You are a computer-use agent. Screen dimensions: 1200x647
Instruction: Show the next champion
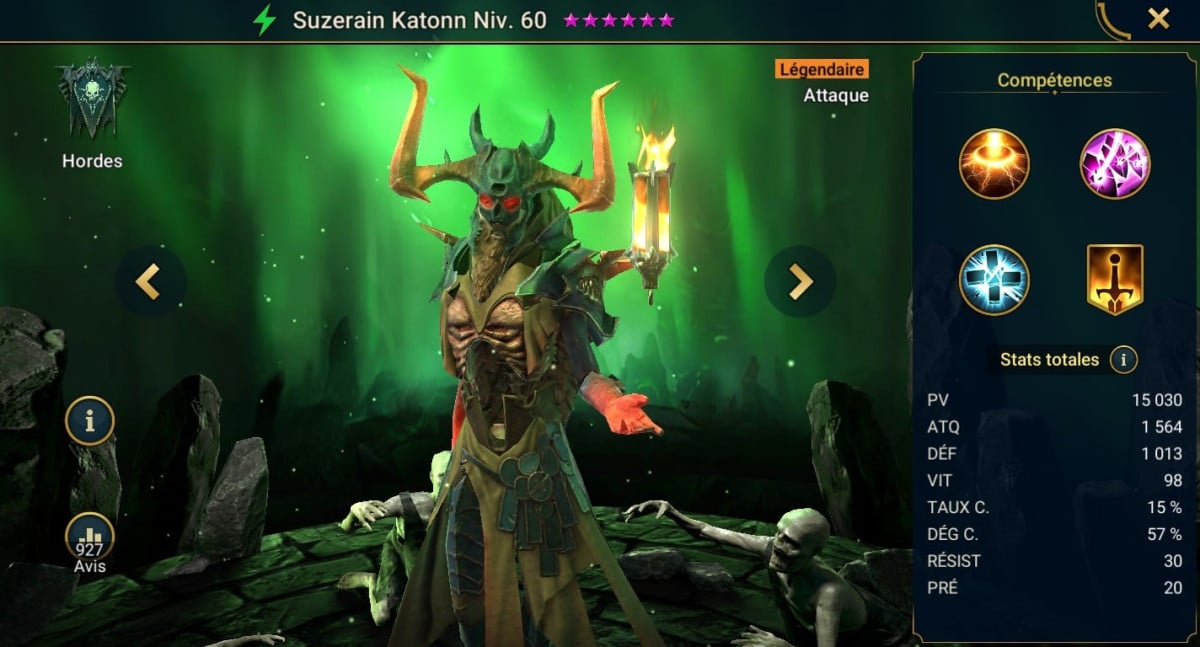tap(800, 283)
